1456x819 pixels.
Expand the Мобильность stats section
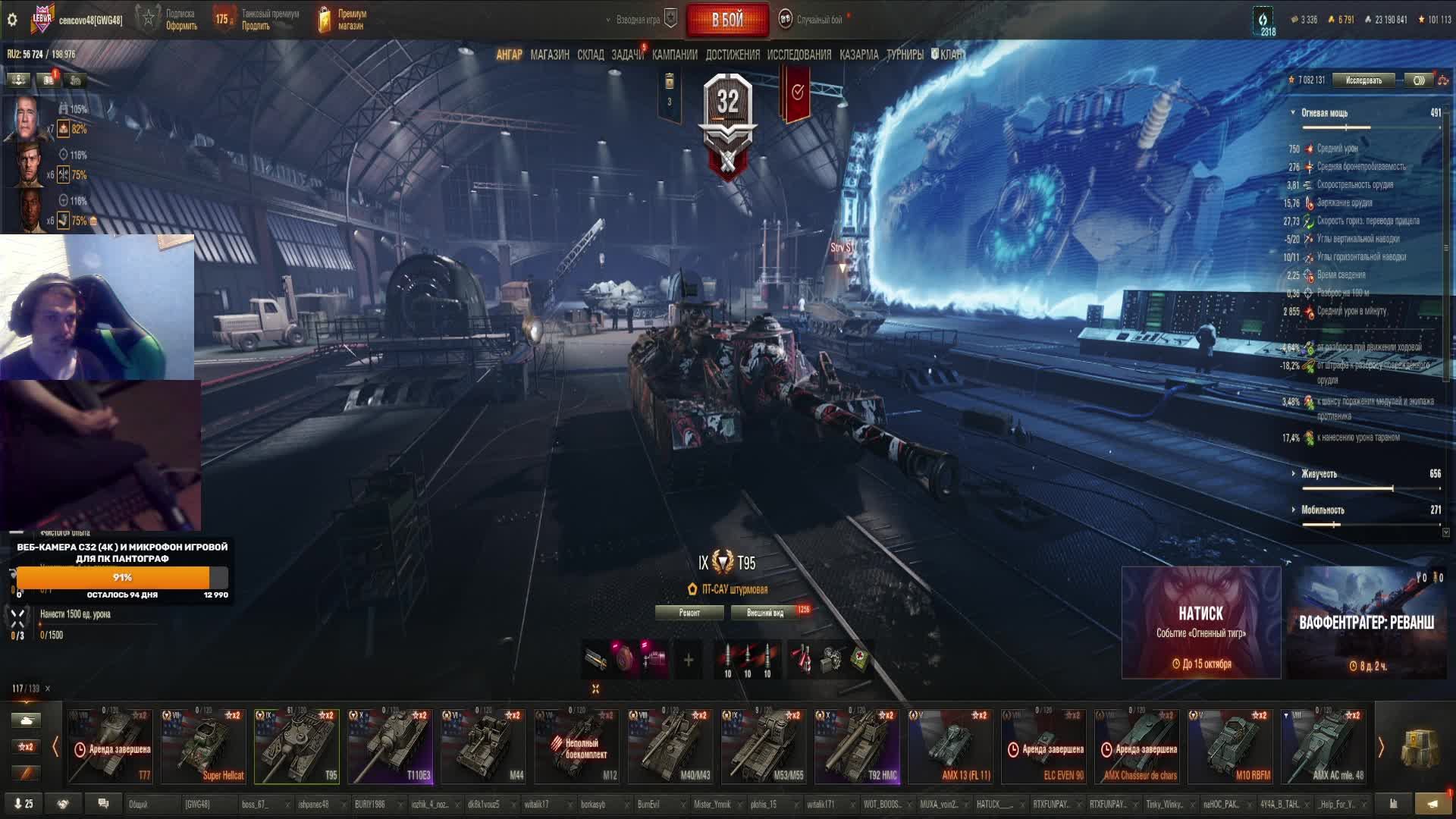tap(1322, 510)
